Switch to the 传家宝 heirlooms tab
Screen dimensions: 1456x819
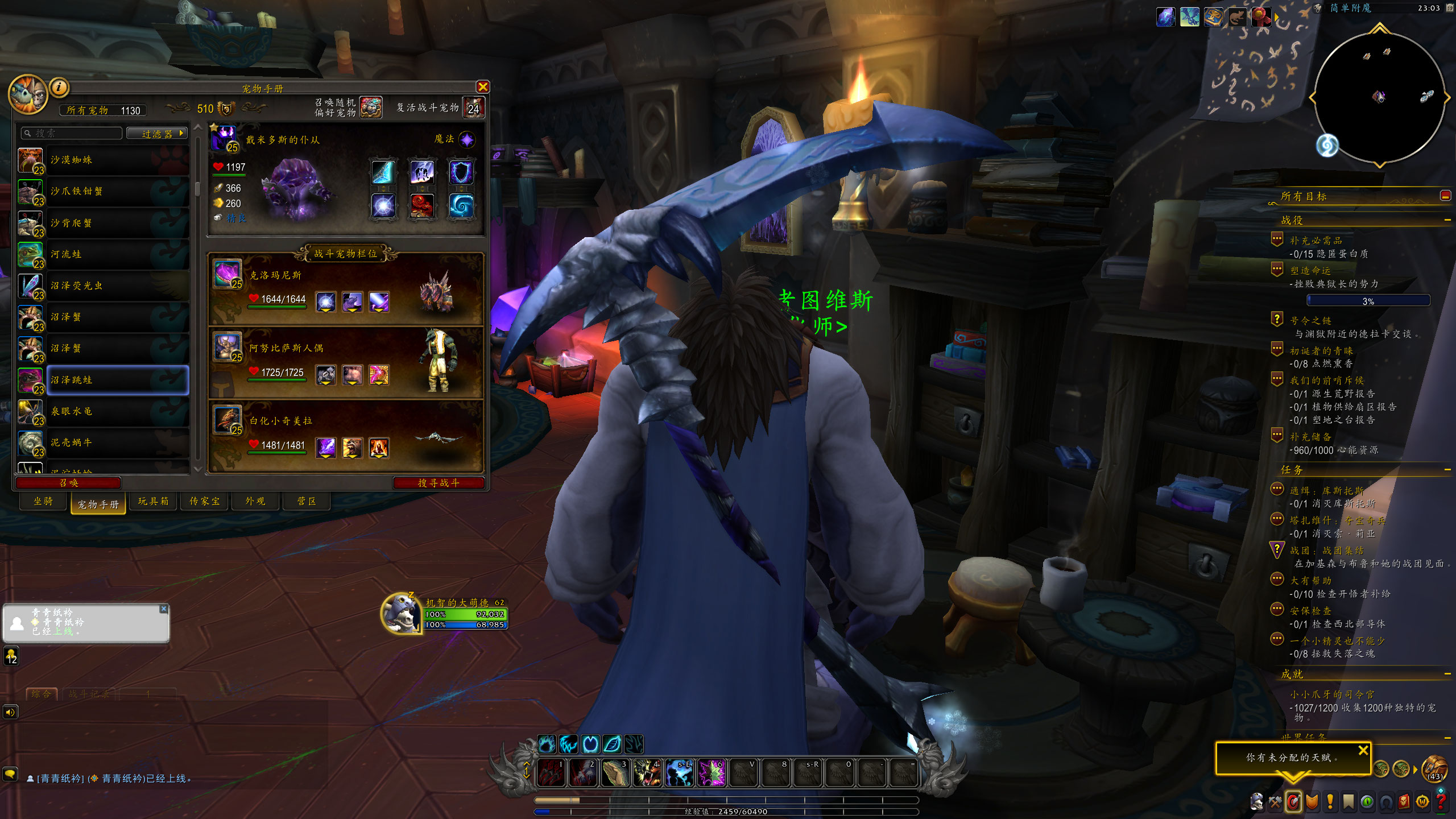point(204,501)
